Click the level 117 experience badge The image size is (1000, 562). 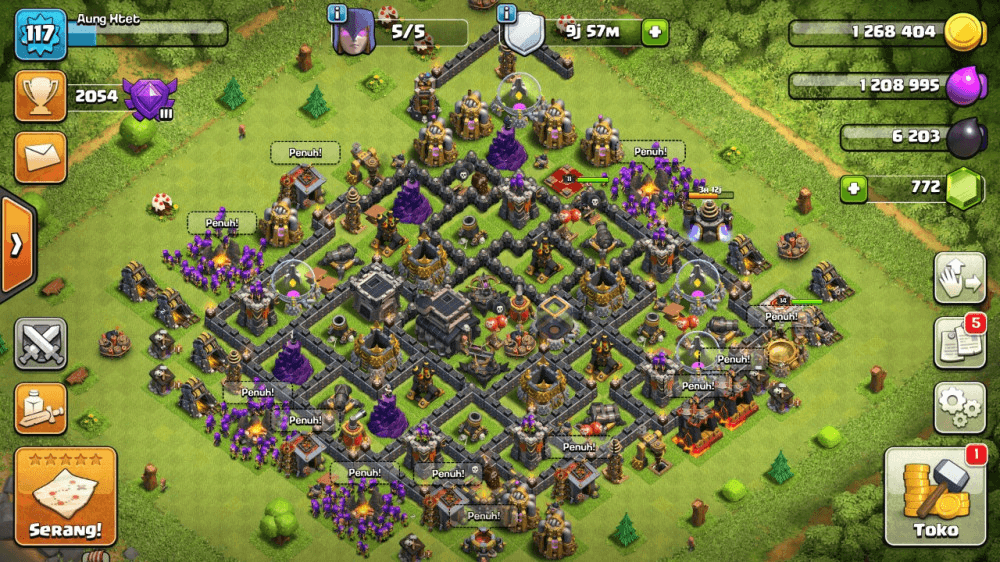40,34
